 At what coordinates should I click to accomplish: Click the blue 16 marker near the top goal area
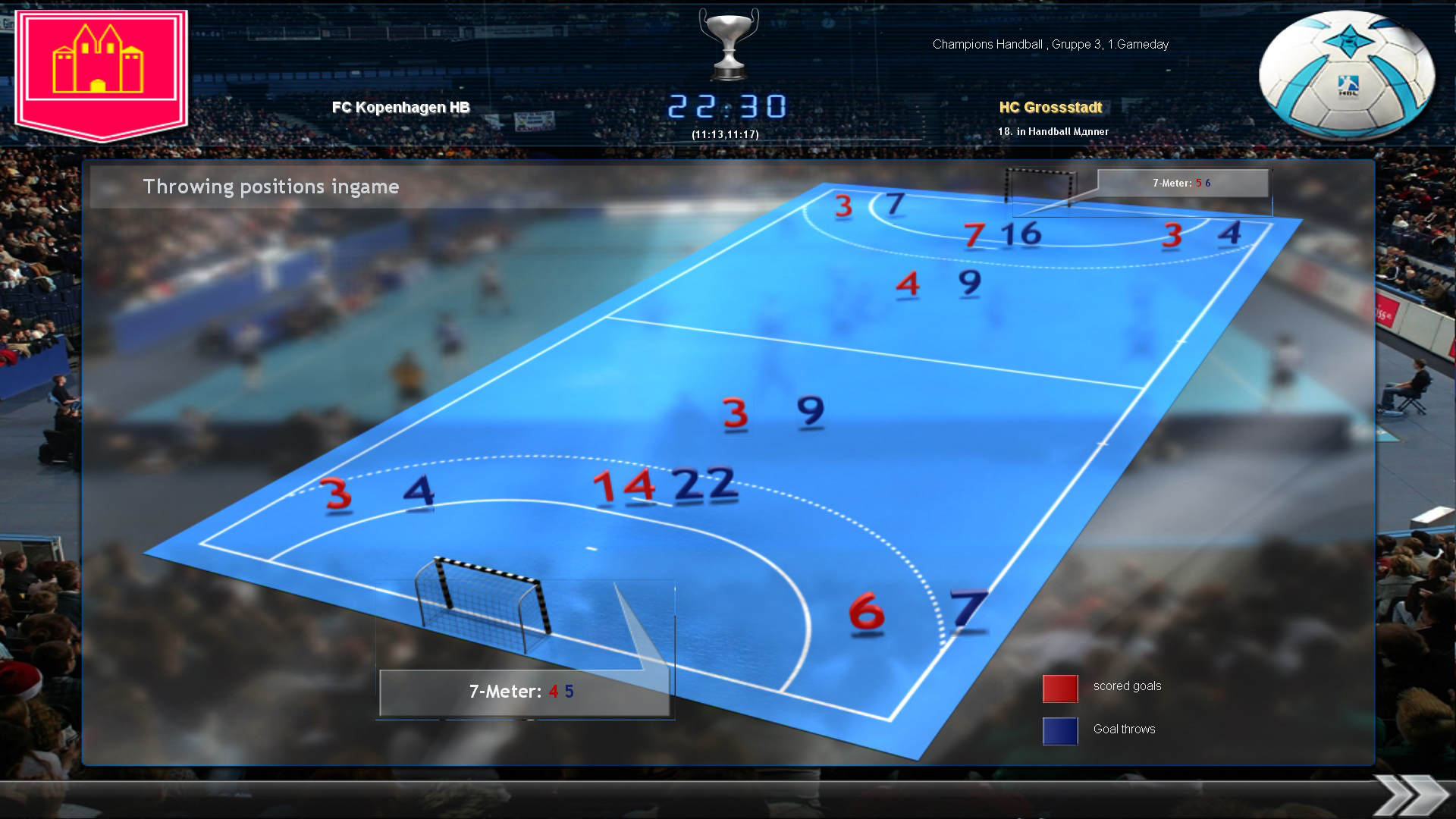tap(1021, 235)
